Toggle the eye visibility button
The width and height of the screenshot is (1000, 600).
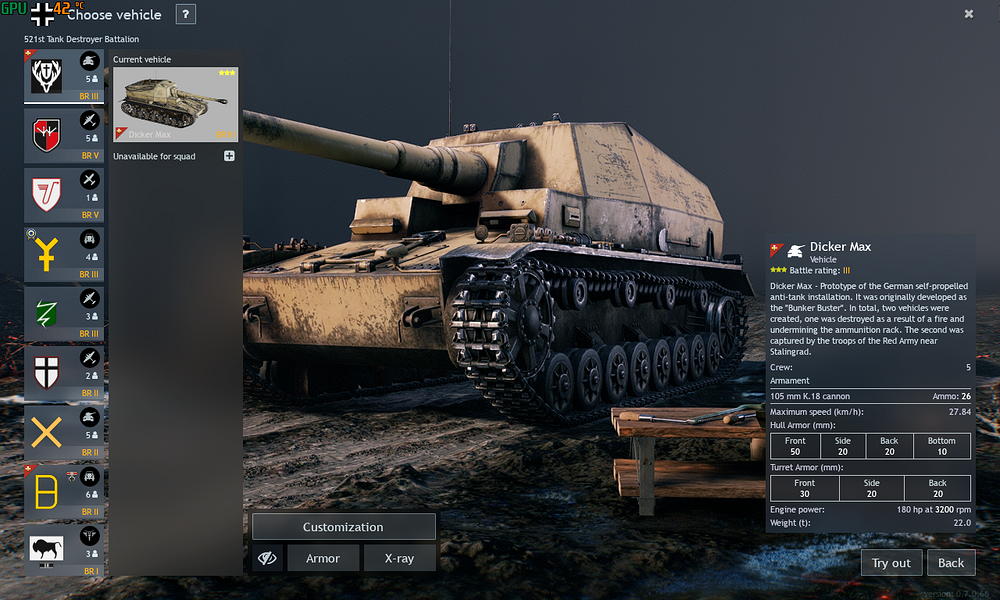click(x=266, y=559)
